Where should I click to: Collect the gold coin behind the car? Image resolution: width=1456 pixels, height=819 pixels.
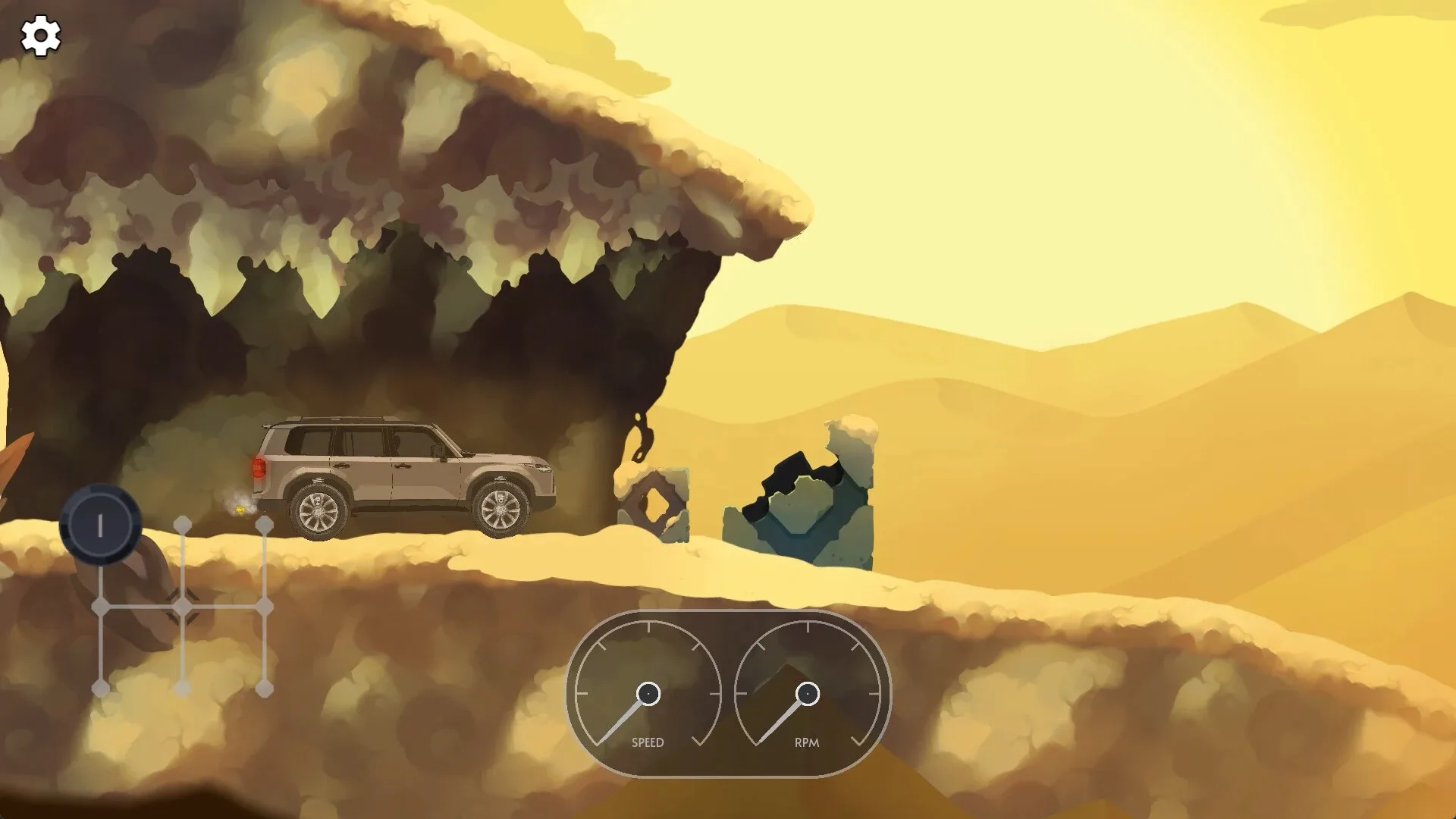[239, 510]
